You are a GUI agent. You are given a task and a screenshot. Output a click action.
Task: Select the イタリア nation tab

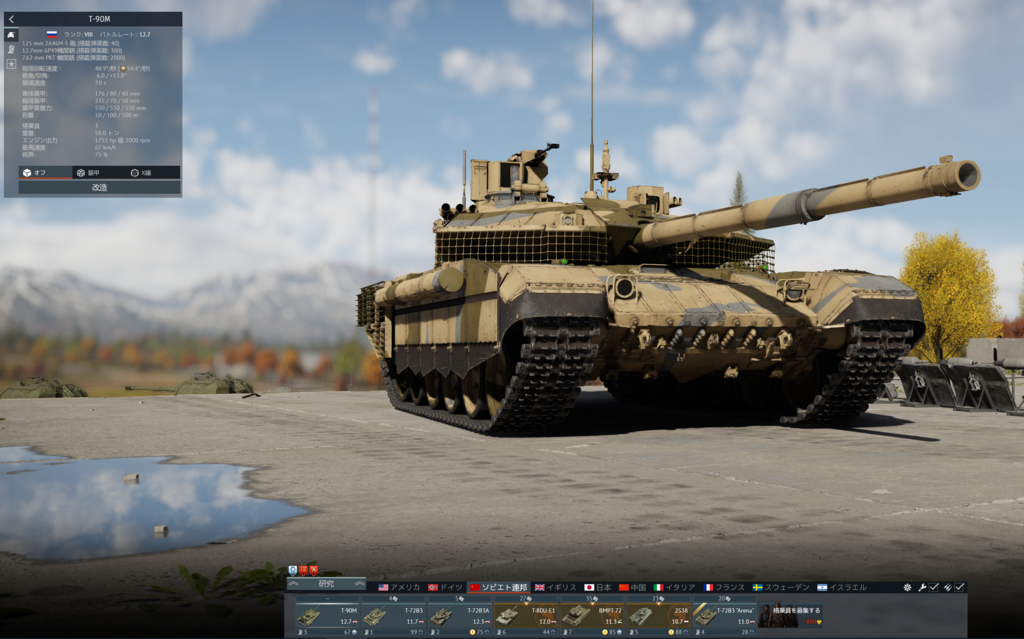pos(674,587)
